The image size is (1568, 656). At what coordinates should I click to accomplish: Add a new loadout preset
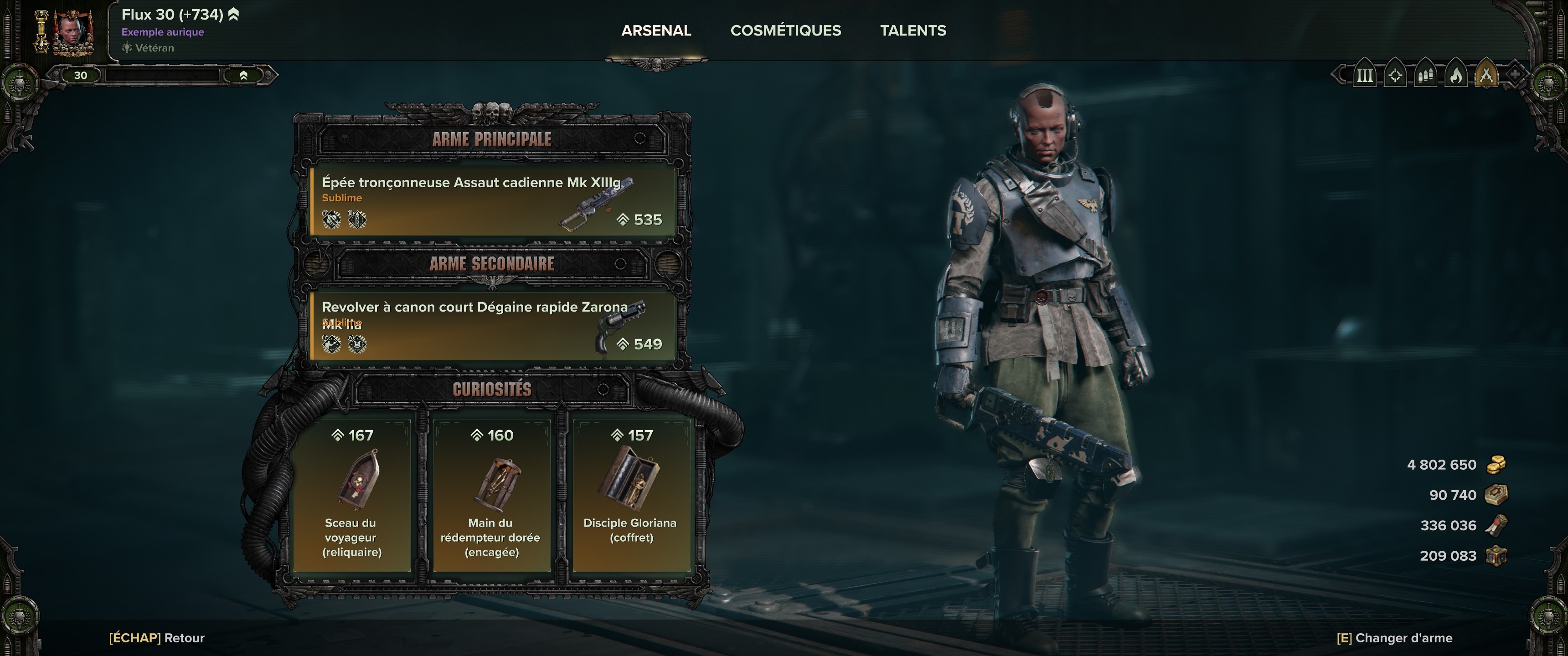[x=1514, y=76]
